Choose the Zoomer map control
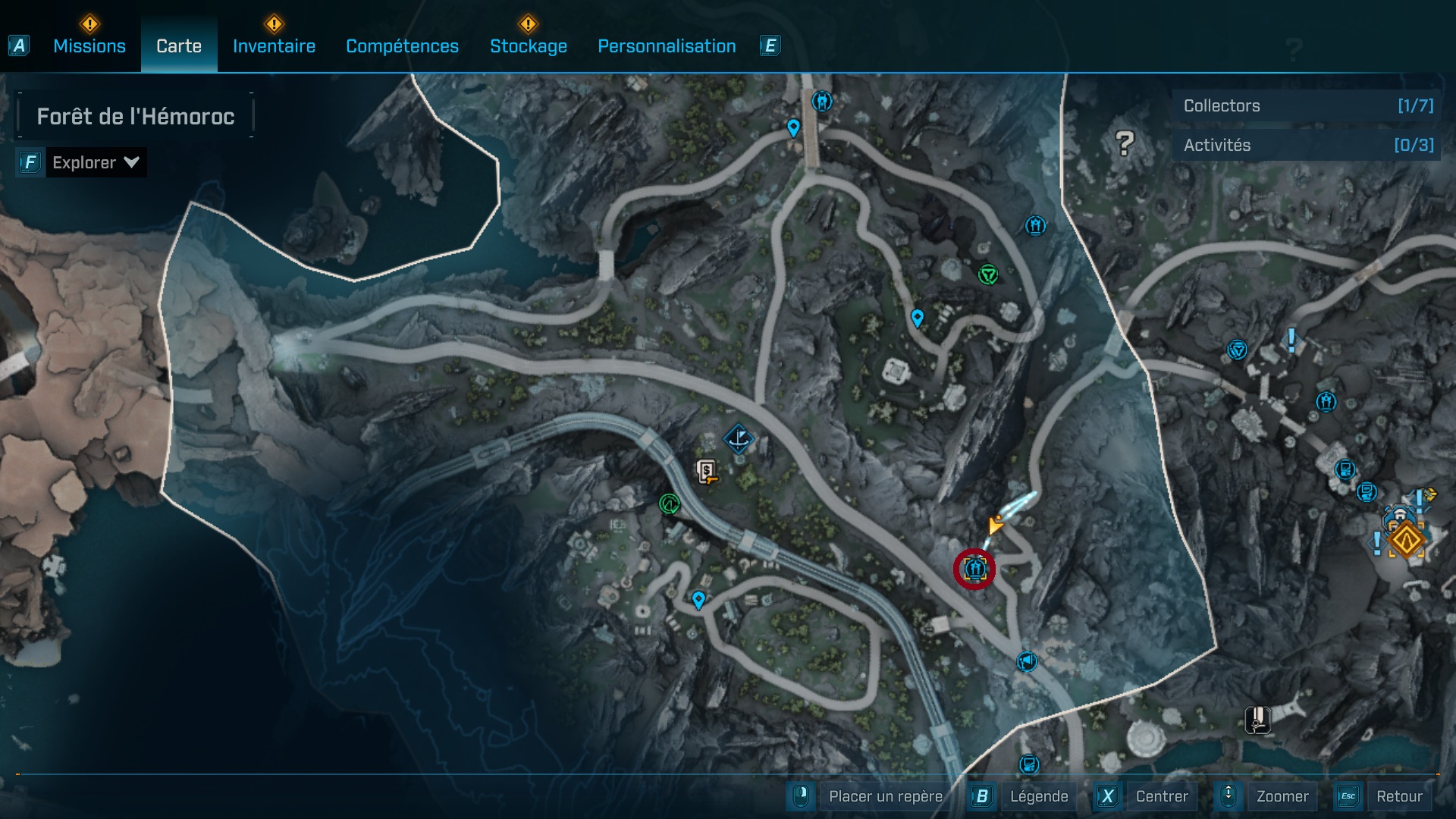Screen dimensions: 1456x819 1282,796
